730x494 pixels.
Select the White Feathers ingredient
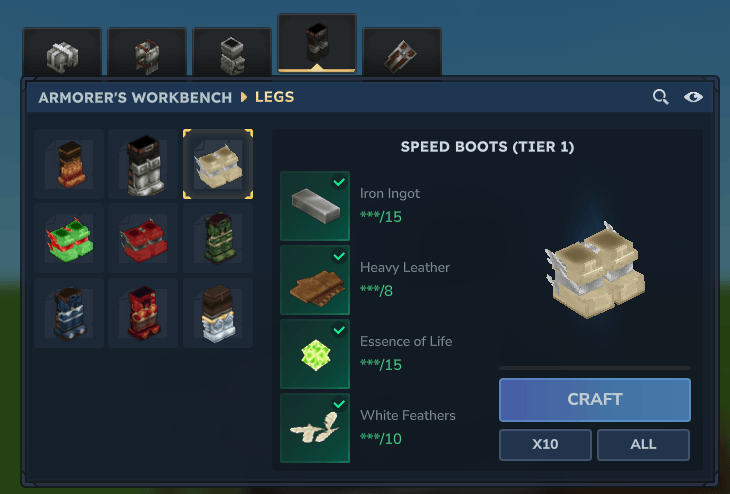[x=315, y=428]
